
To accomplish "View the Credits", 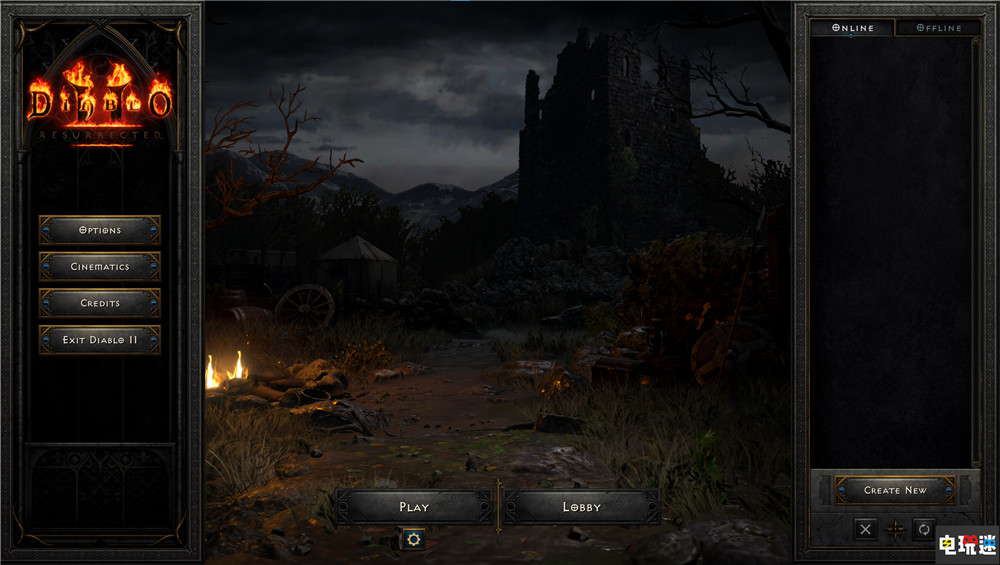I will tap(99, 303).
